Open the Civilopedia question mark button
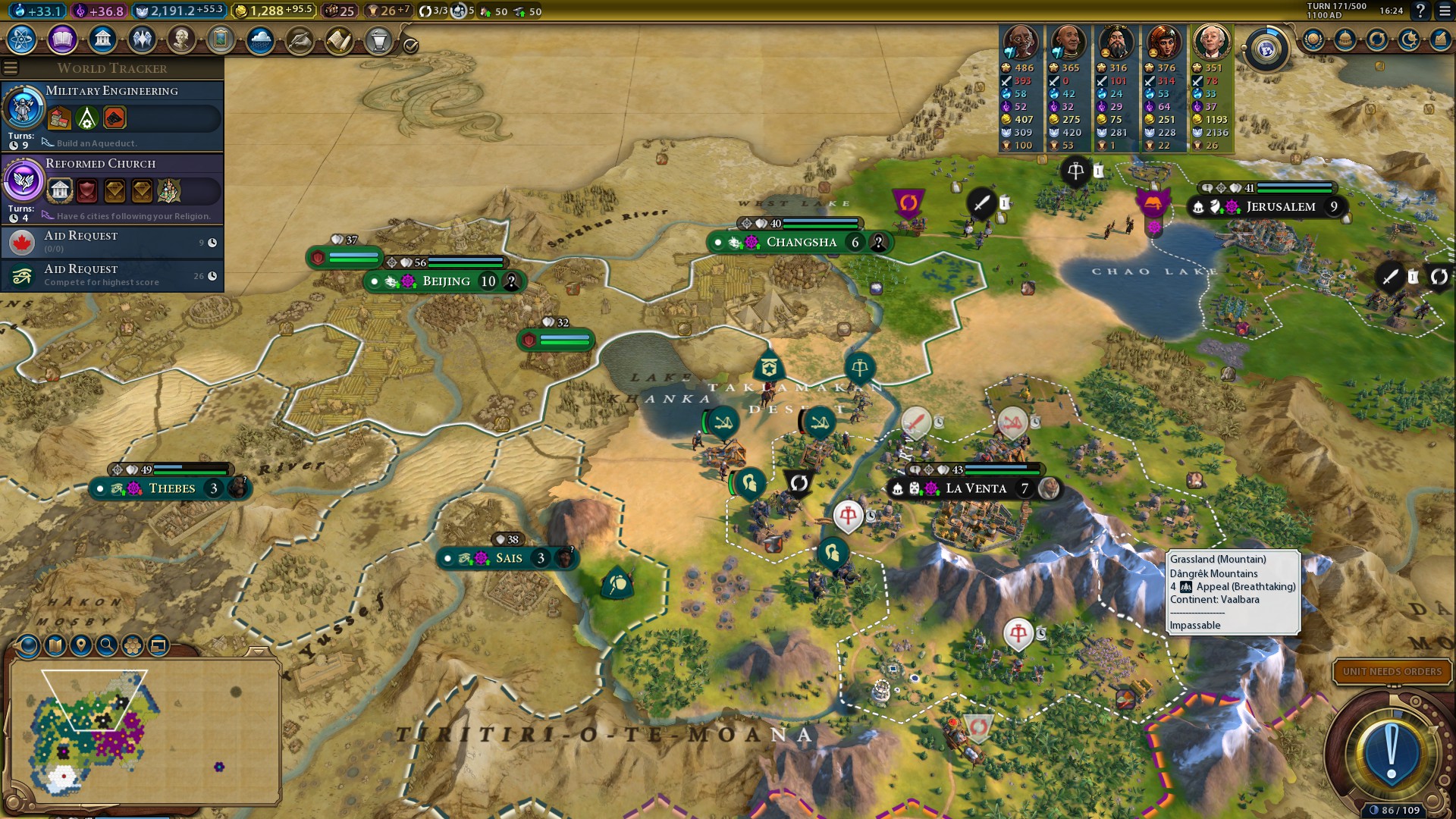 point(1420,11)
